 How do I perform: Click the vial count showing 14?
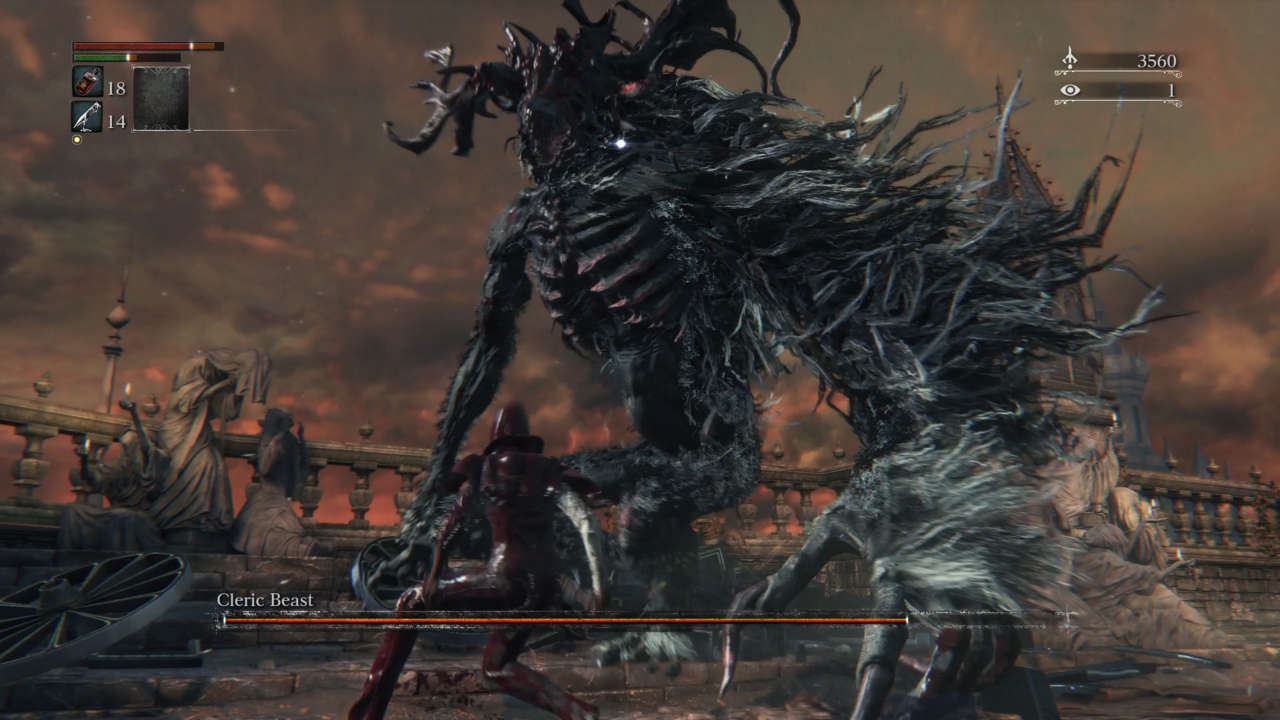(118, 121)
